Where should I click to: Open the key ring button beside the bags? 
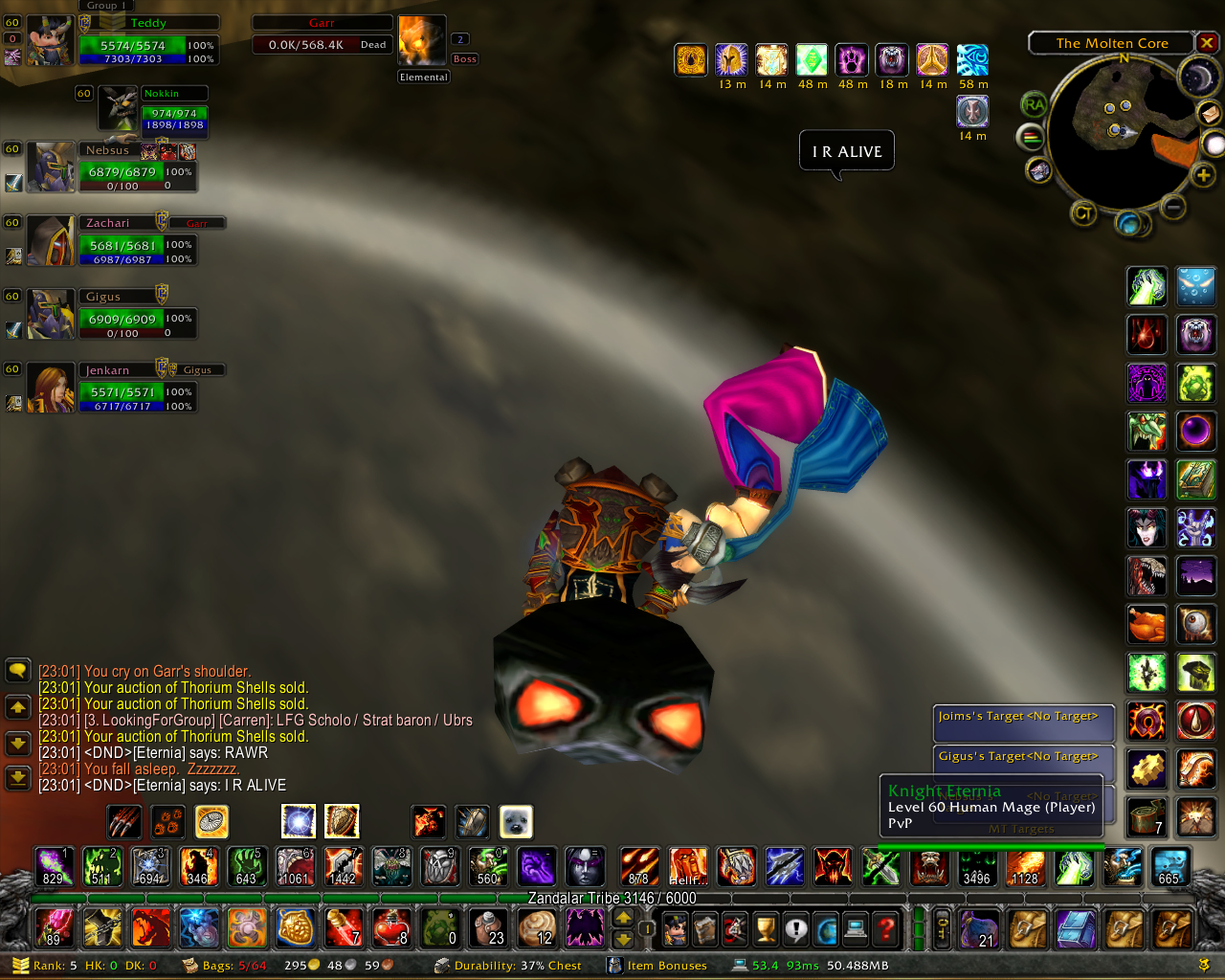click(x=942, y=927)
